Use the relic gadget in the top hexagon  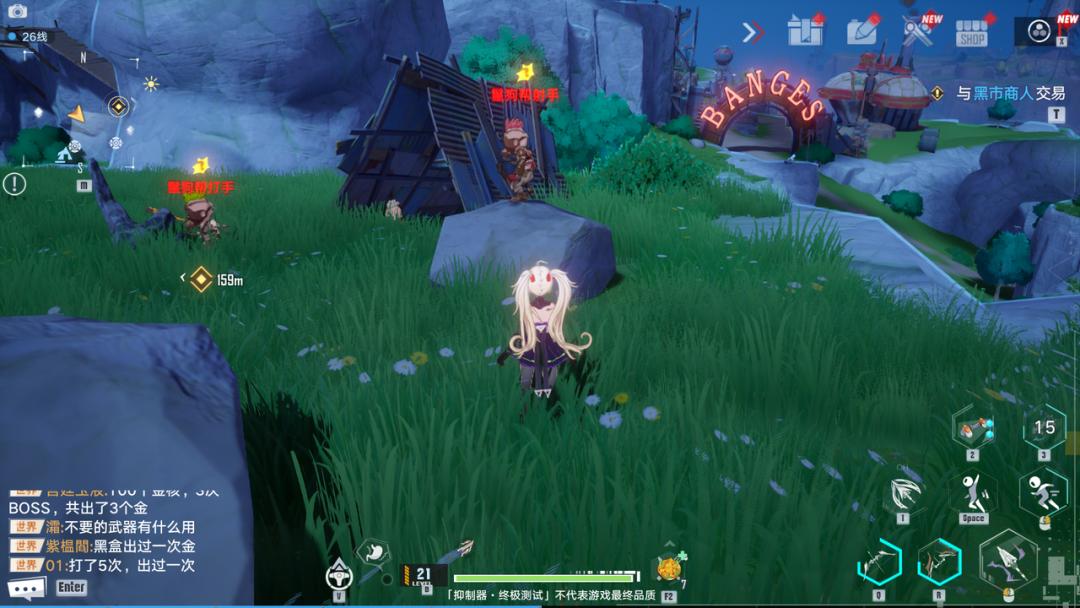pyautogui.click(x=973, y=429)
